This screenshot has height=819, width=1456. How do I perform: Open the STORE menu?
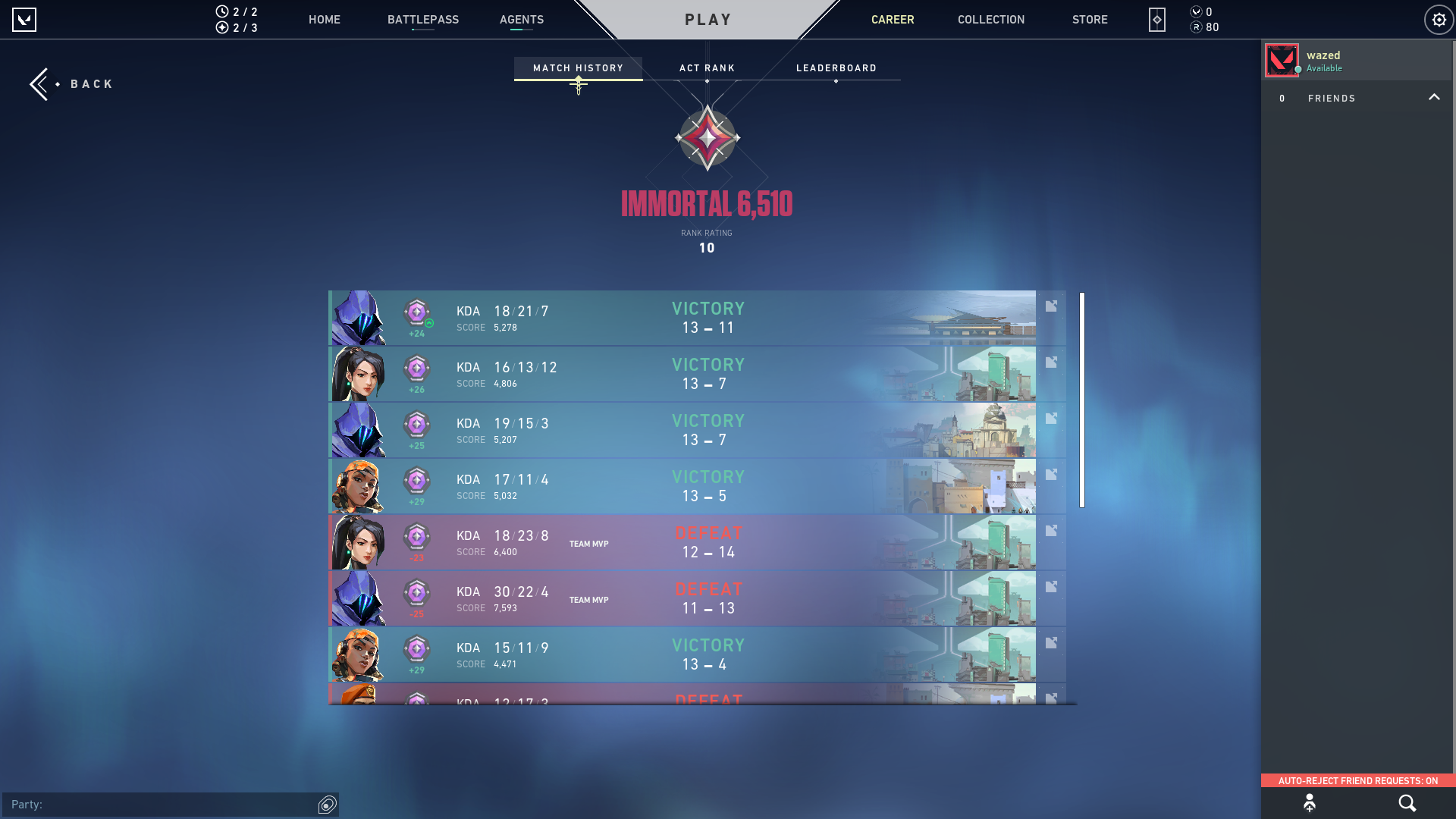[x=1090, y=20]
